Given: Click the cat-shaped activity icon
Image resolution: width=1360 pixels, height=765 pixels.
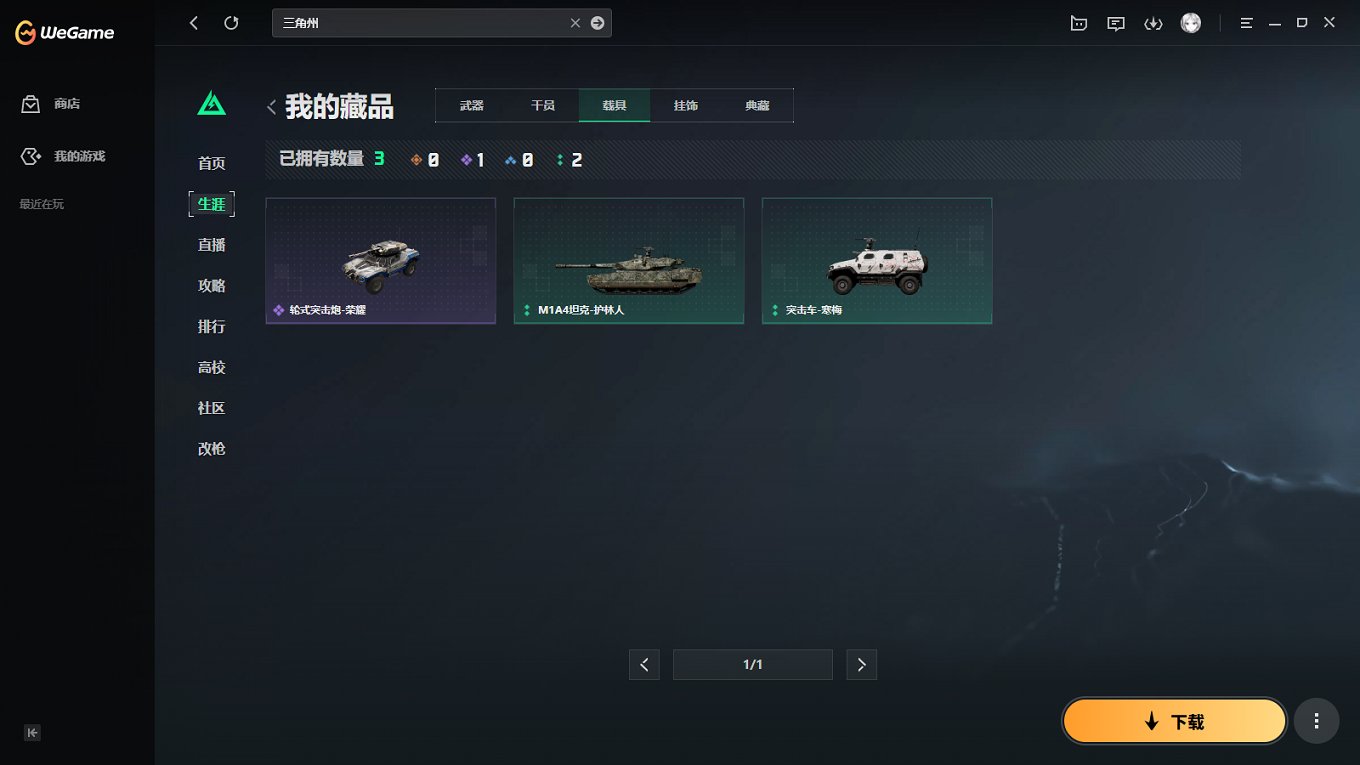Looking at the screenshot, I should pos(1078,22).
